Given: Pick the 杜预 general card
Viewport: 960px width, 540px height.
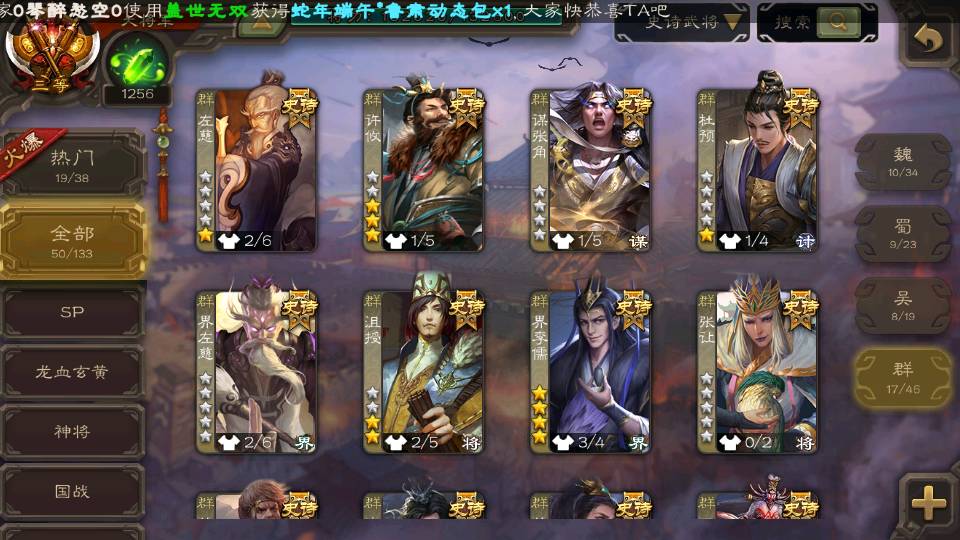Looking at the screenshot, I should [758, 170].
